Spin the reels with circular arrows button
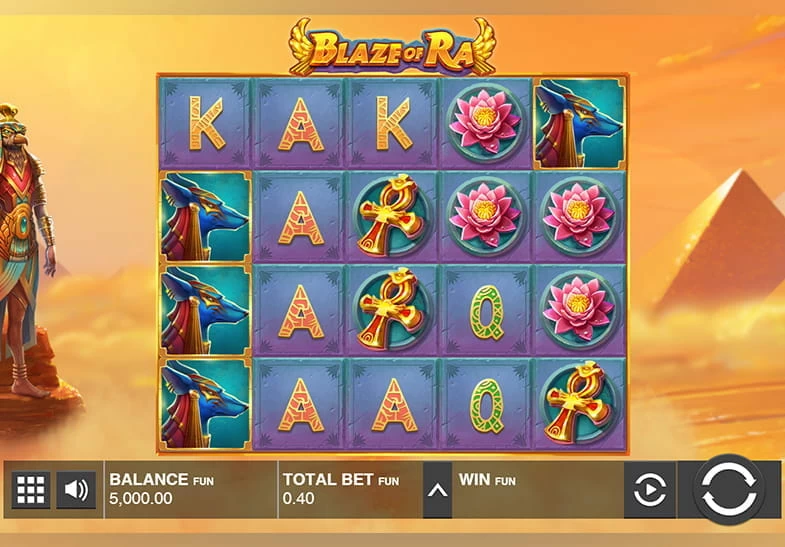 [x=729, y=490]
